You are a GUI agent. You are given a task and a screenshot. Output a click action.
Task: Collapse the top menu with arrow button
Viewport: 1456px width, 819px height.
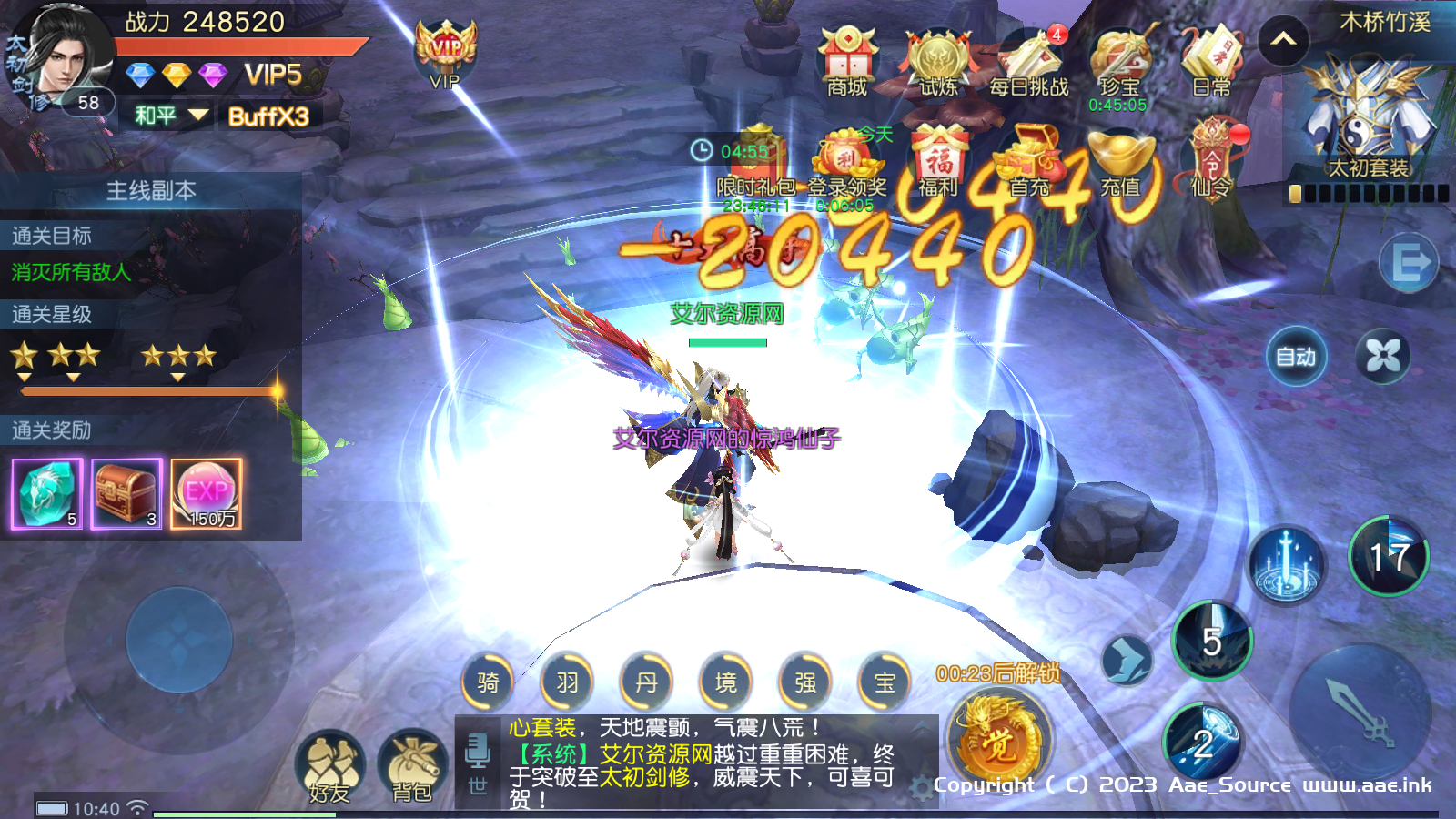(x=1283, y=40)
